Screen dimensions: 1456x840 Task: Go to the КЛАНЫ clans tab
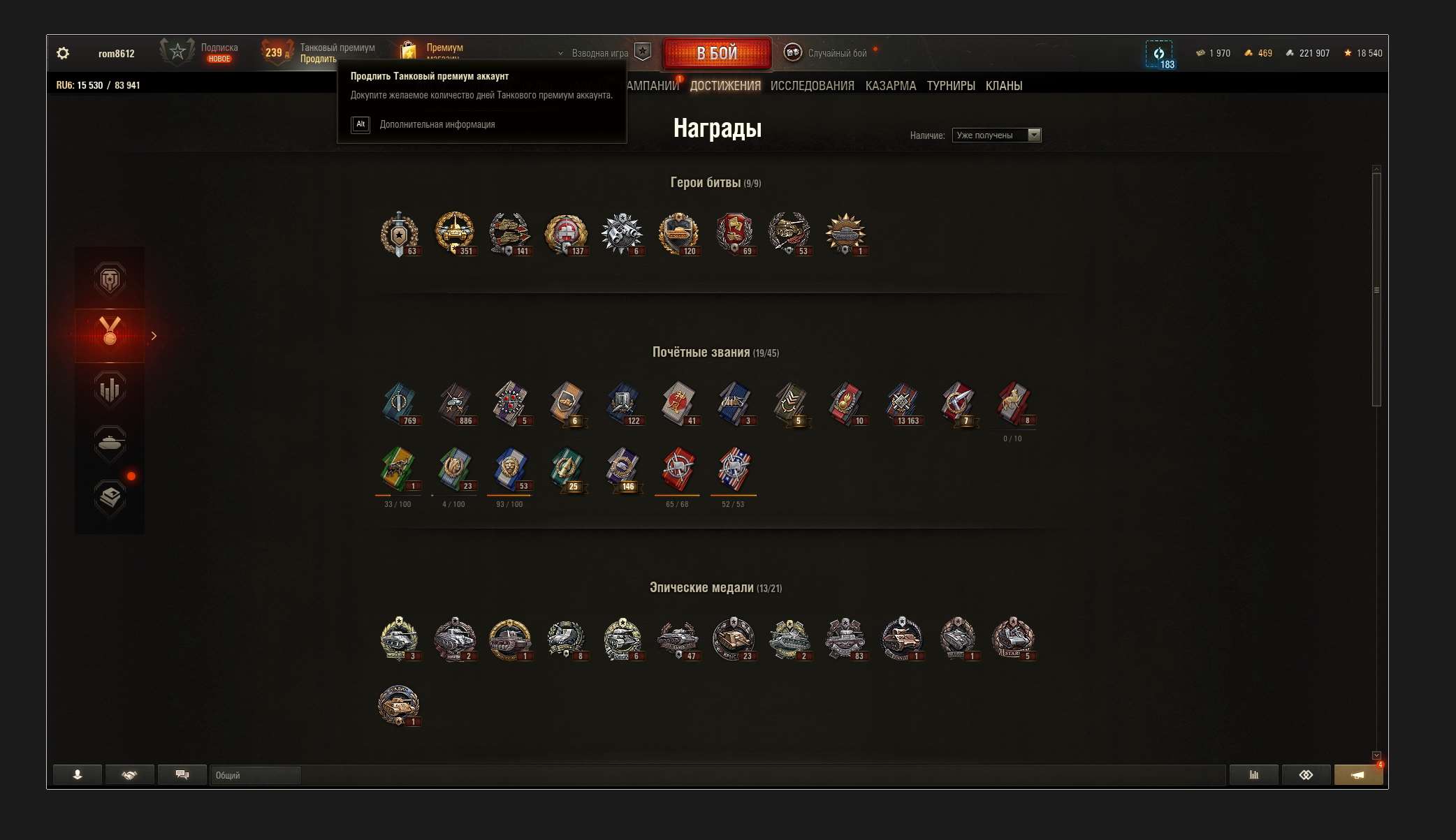[1003, 86]
